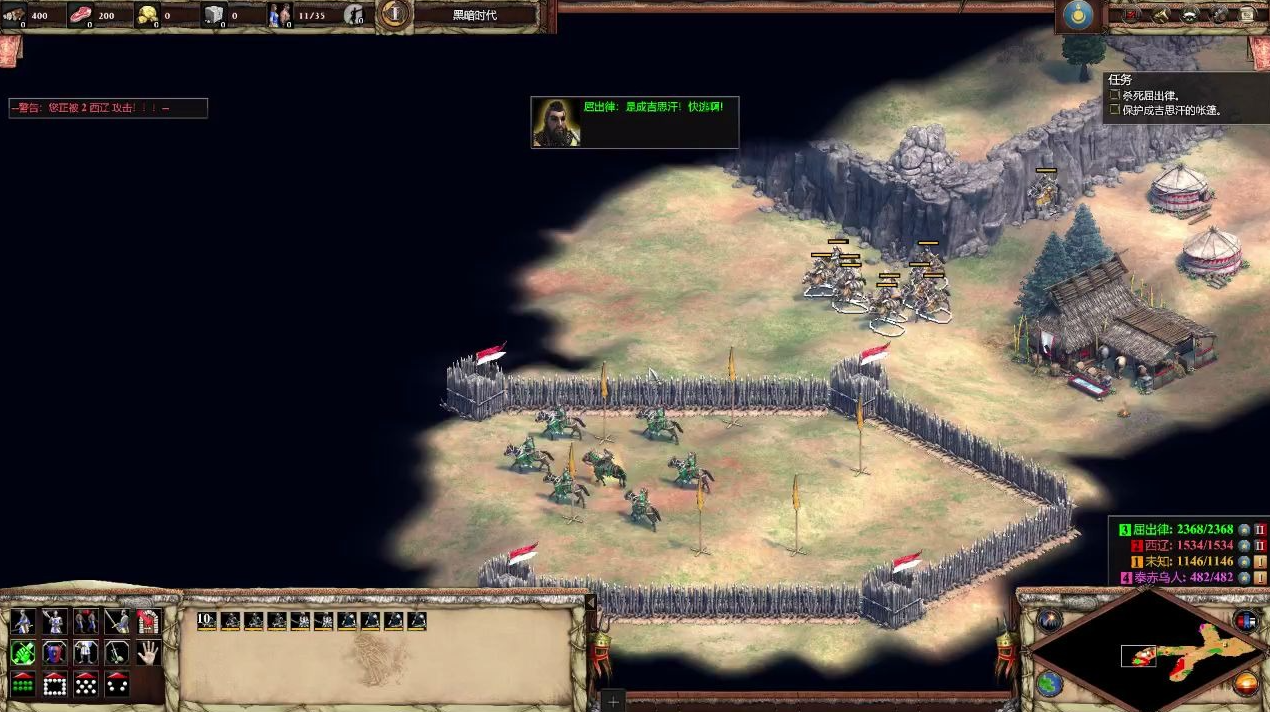Activate the flare signal button beside minimap

point(1049,620)
